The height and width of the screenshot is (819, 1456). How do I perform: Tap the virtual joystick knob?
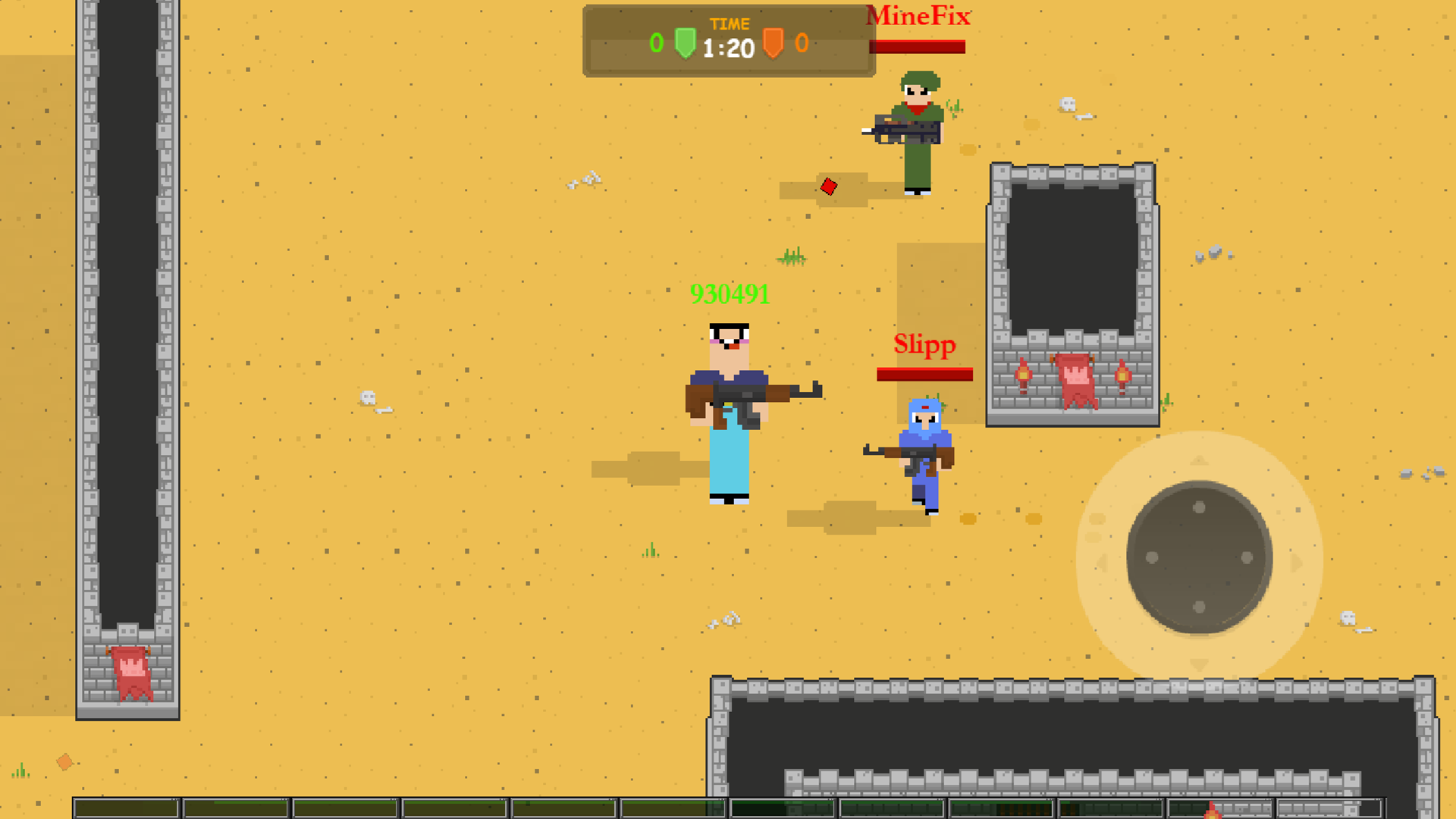pyautogui.click(x=1200, y=559)
